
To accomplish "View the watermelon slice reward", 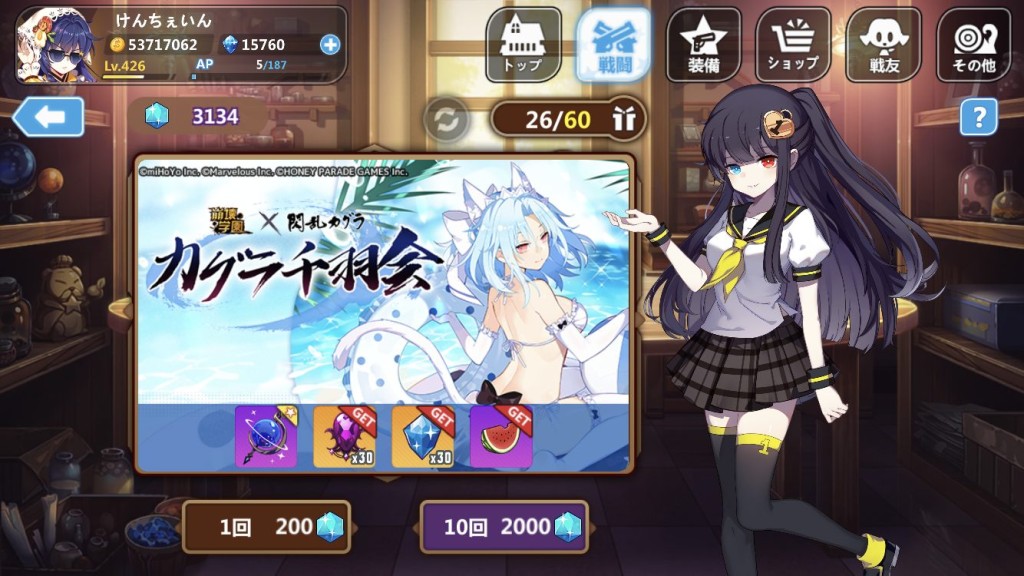I will [500, 437].
